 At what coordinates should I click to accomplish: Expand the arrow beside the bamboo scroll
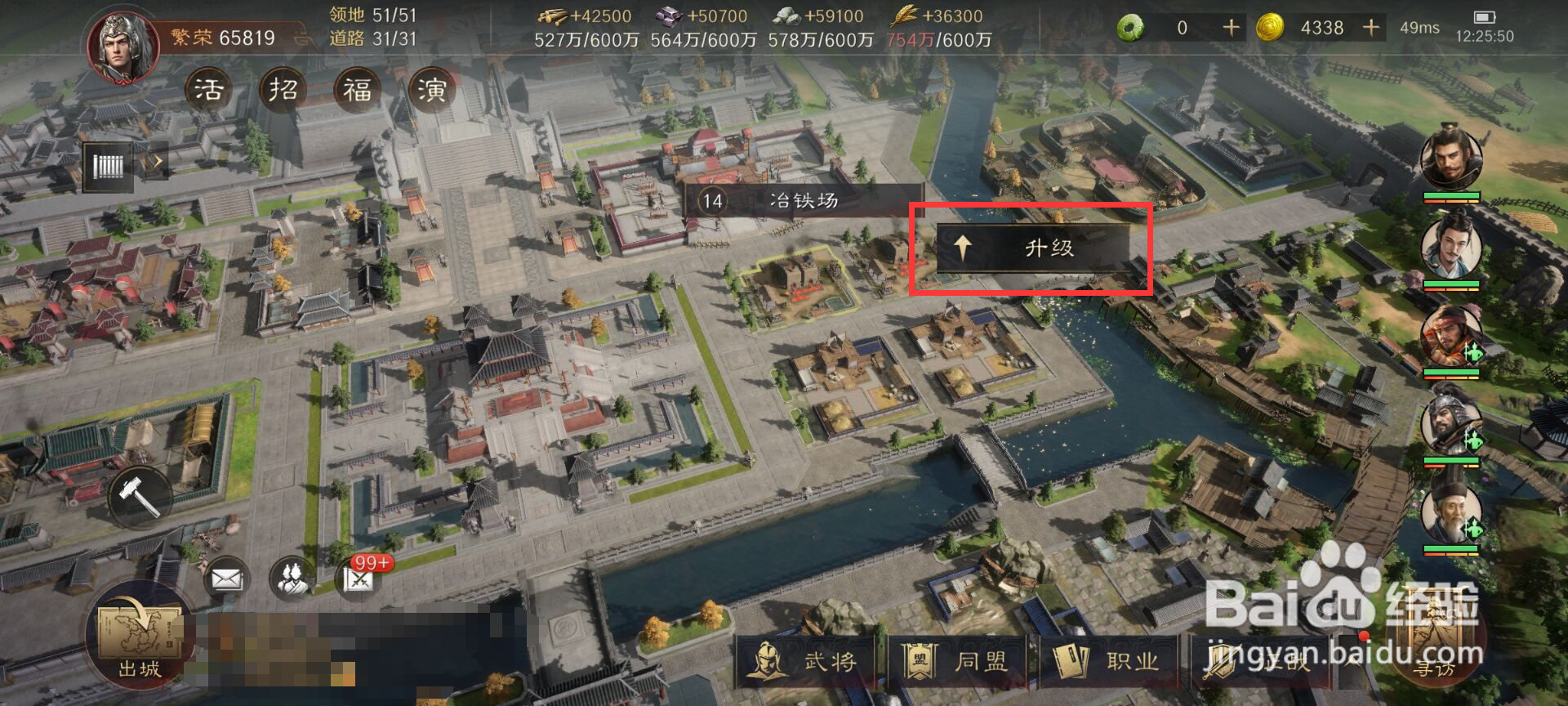(154, 163)
